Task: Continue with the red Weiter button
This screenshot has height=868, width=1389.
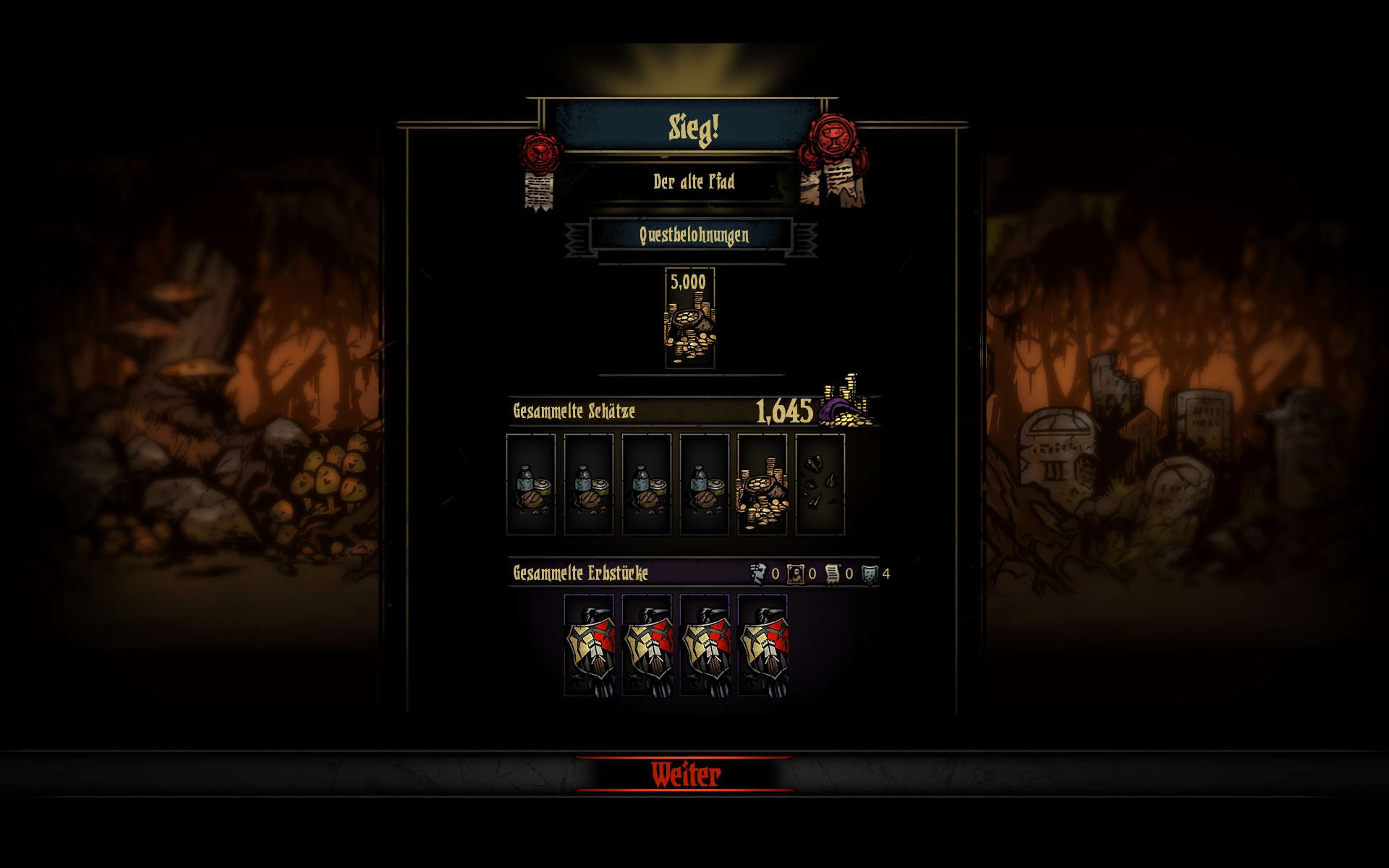Action: pyautogui.click(x=685, y=775)
